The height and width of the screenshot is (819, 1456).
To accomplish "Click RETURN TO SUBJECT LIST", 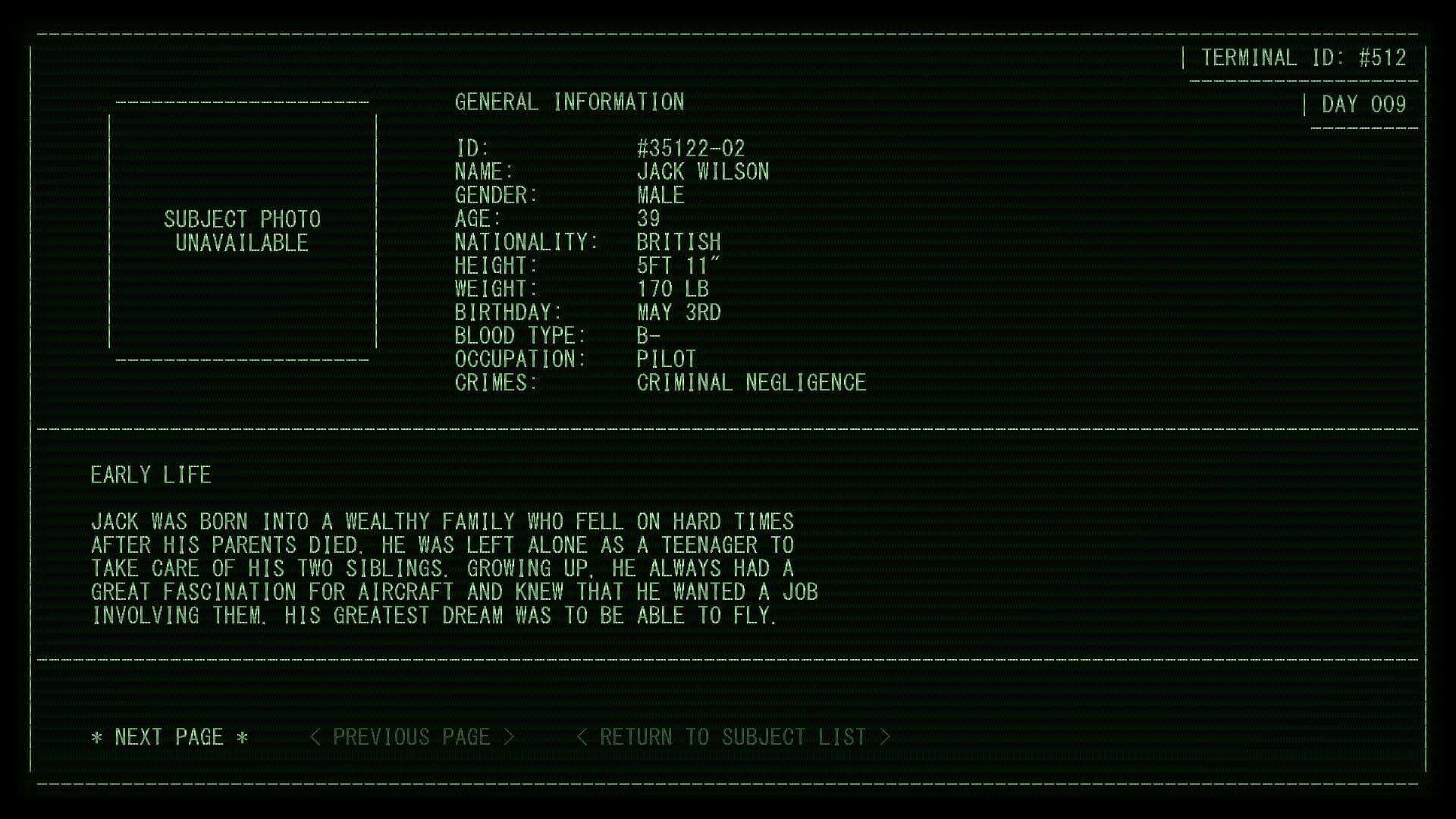I will tap(732, 736).
